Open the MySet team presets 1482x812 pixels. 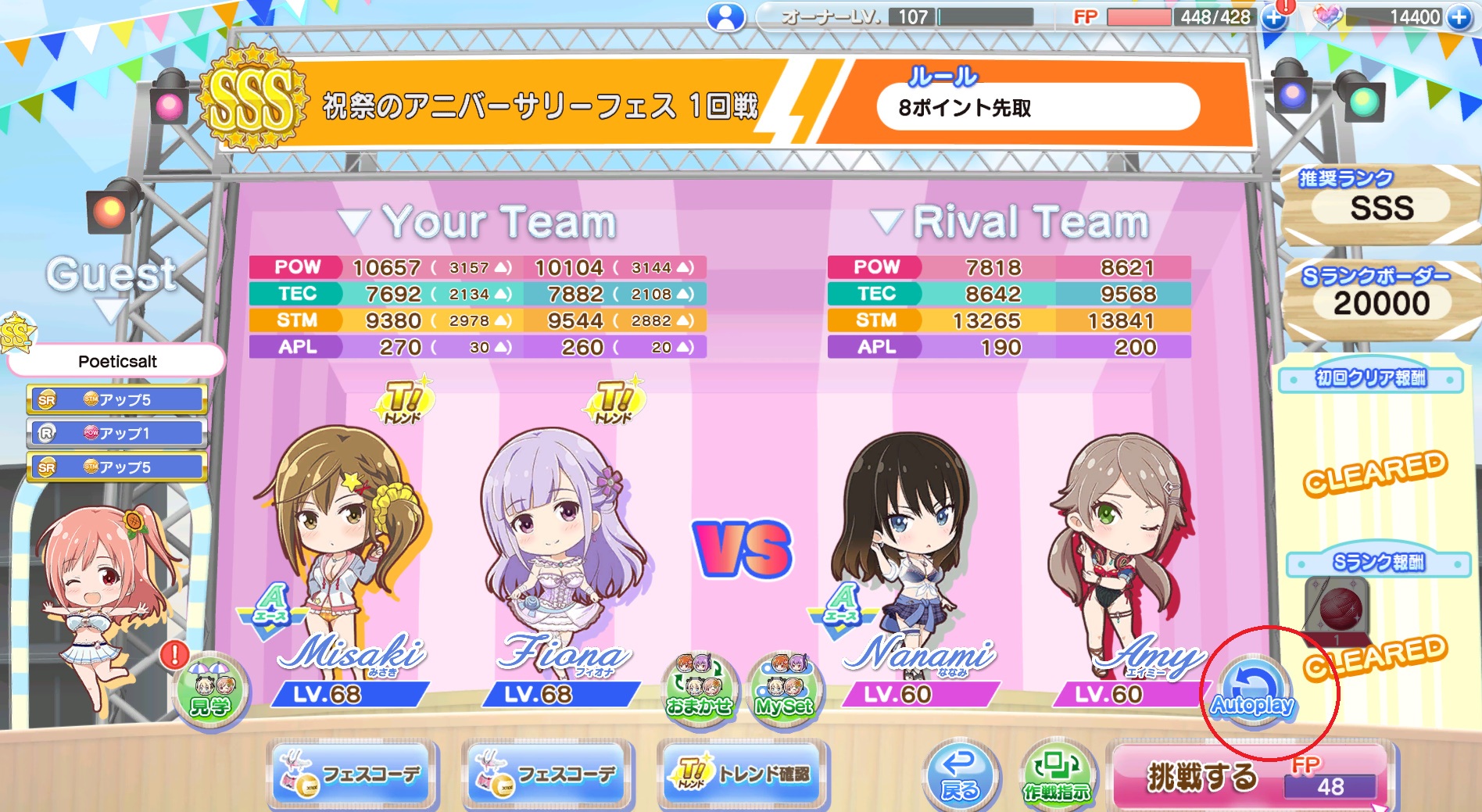[x=785, y=689]
